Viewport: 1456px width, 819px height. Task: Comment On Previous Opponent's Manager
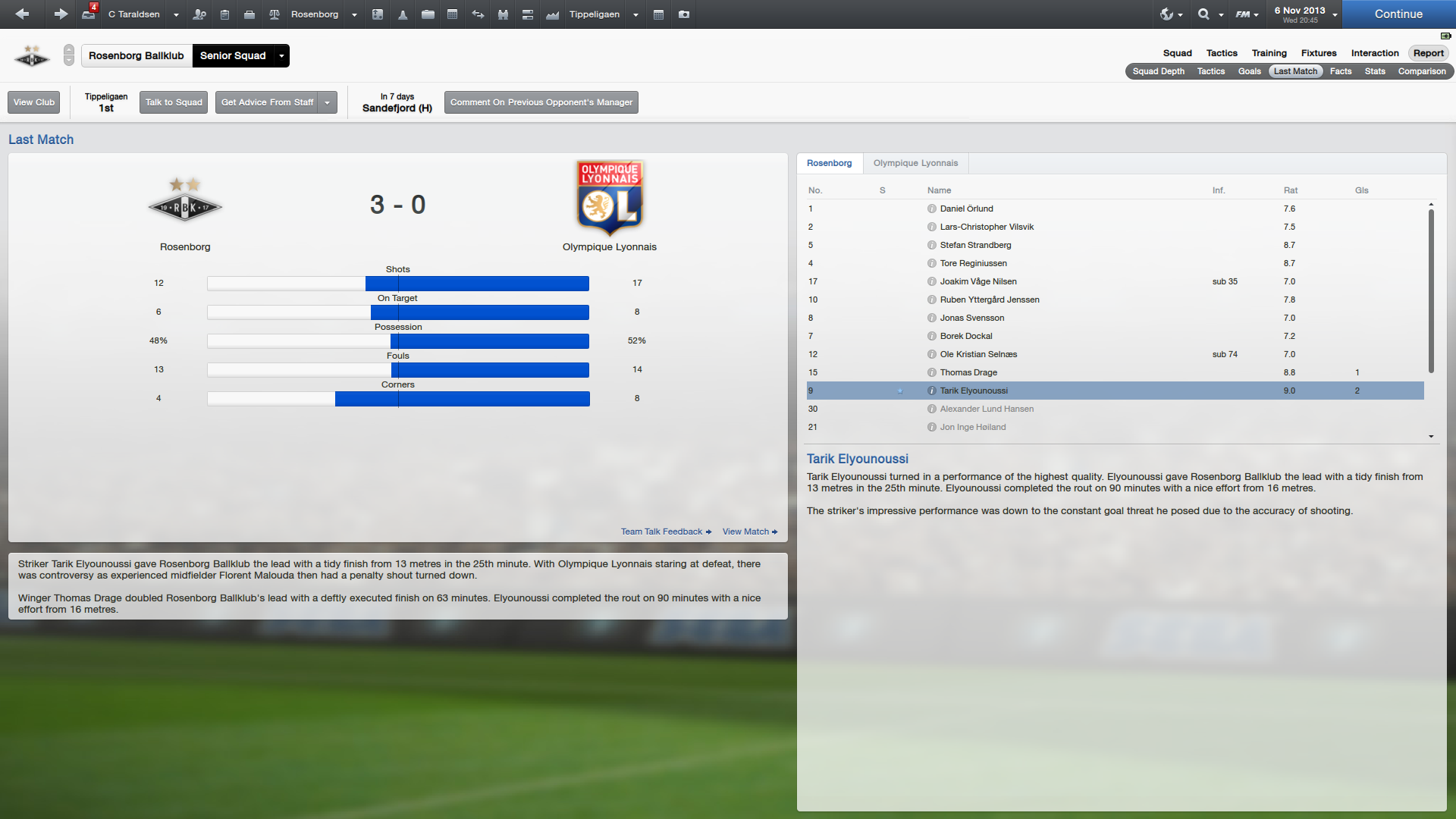(541, 102)
